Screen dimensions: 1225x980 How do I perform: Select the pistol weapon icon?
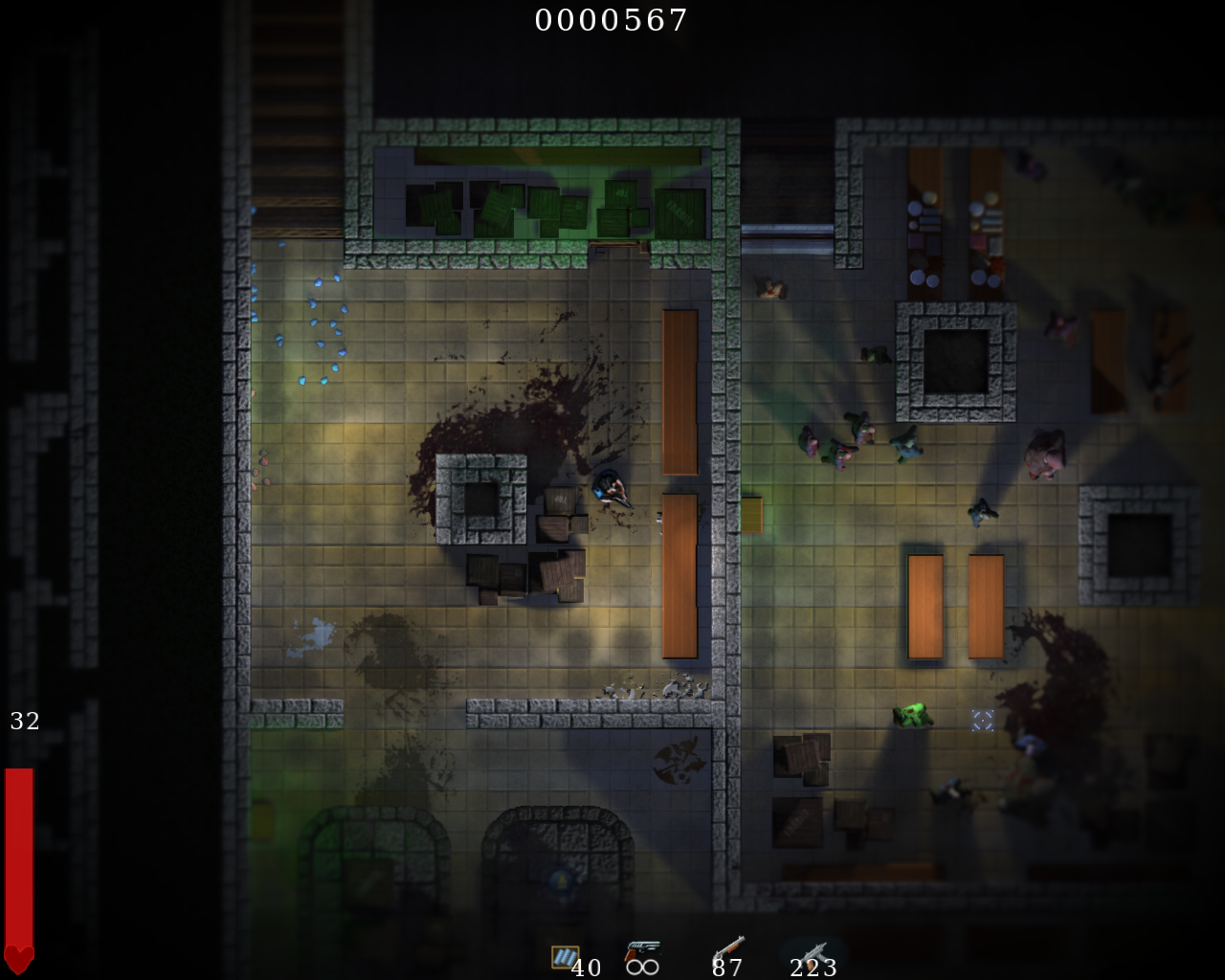pyautogui.click(x=641, y=951)
